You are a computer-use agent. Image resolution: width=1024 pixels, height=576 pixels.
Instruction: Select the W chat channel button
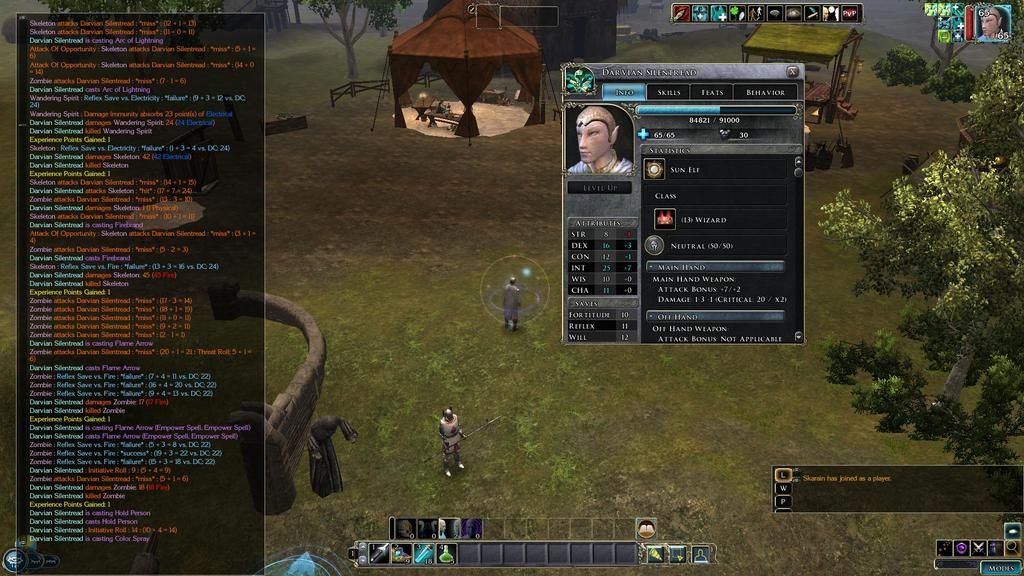[784, 488]
